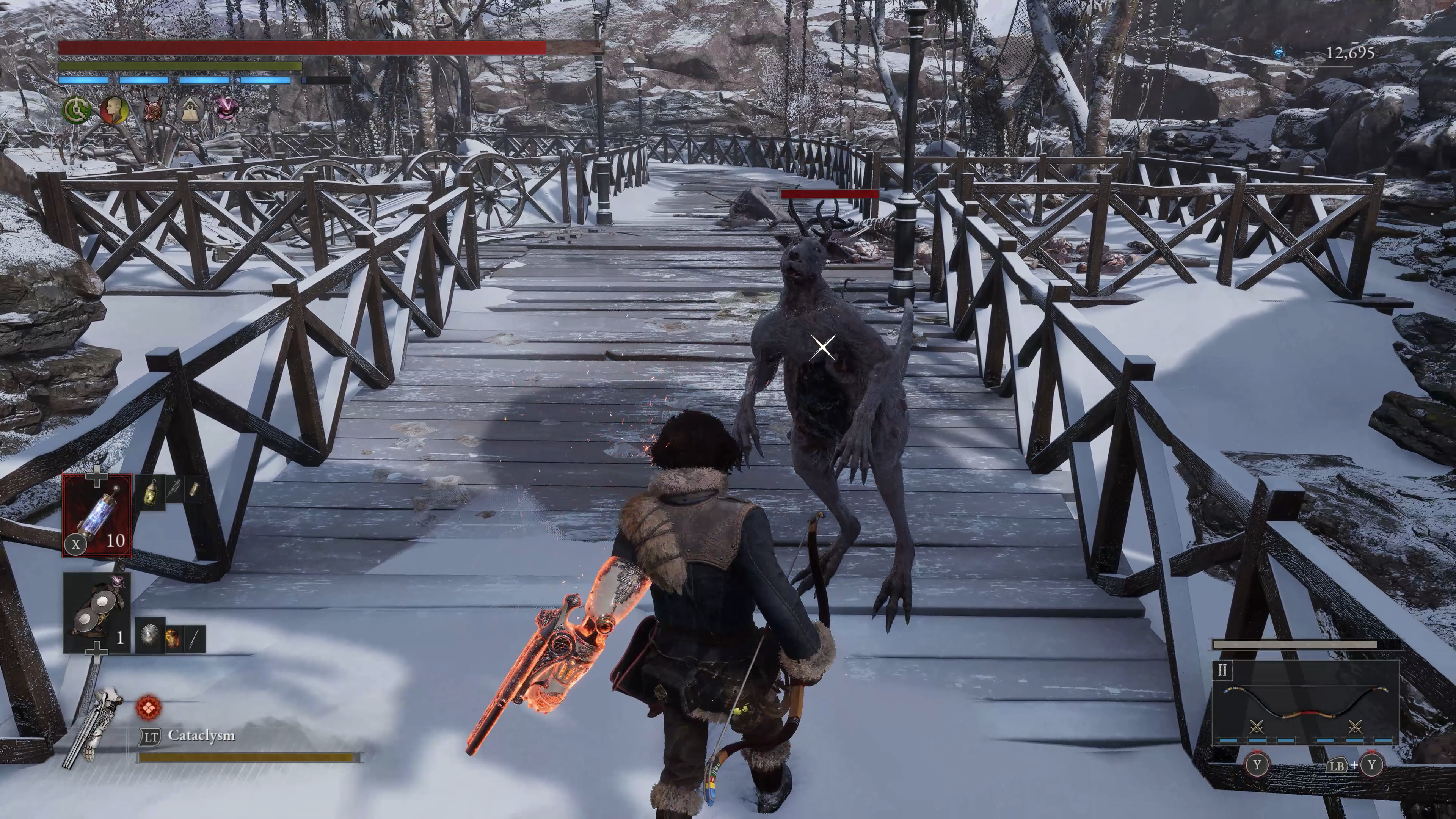Click the red Fable Arts gem icon
The height and width of the screenshot is (819, 1456).
tap(149, 707)
